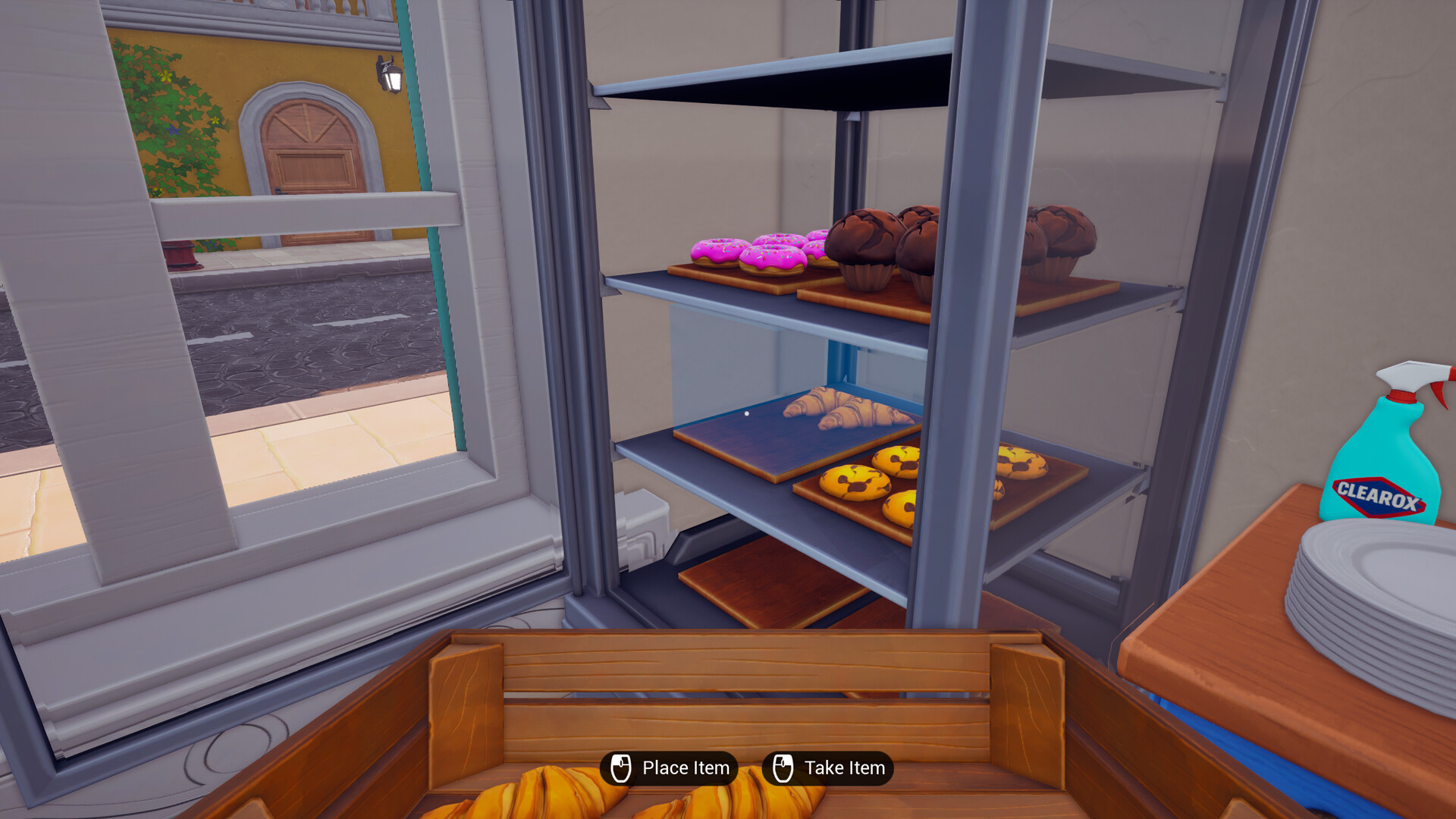Screen dimensions: 1456x819
Task: Click the Place Item label
Action: [686, 767]
